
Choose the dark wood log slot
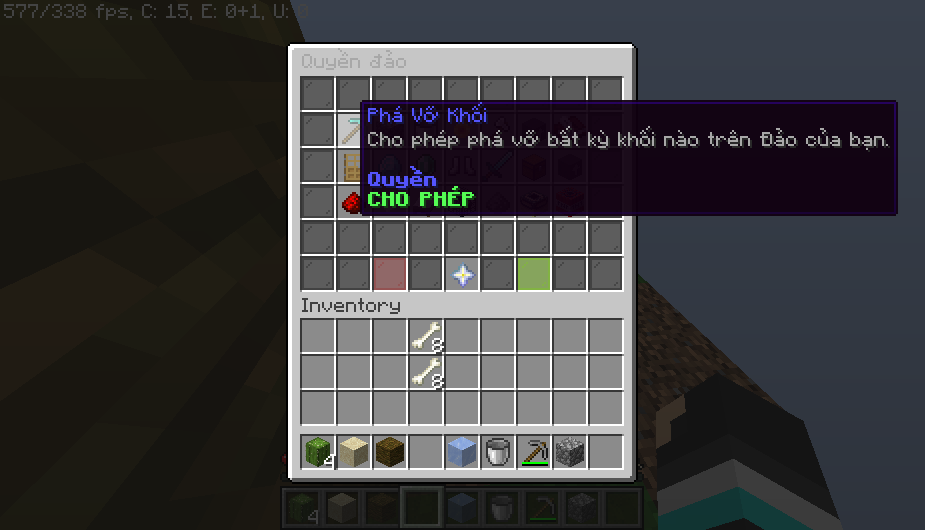(390, 452)
